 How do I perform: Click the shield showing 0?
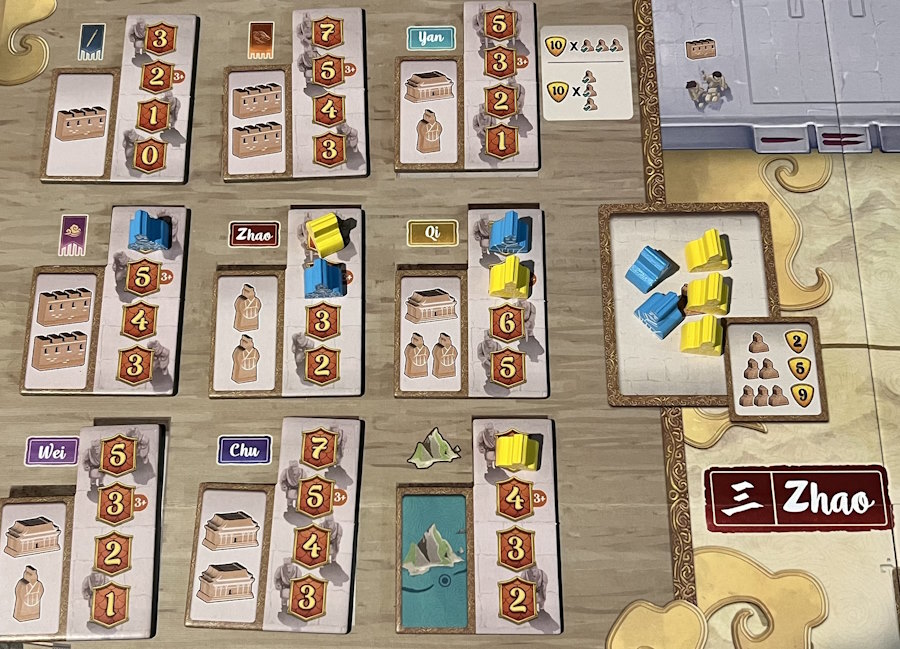pos(150,155)
